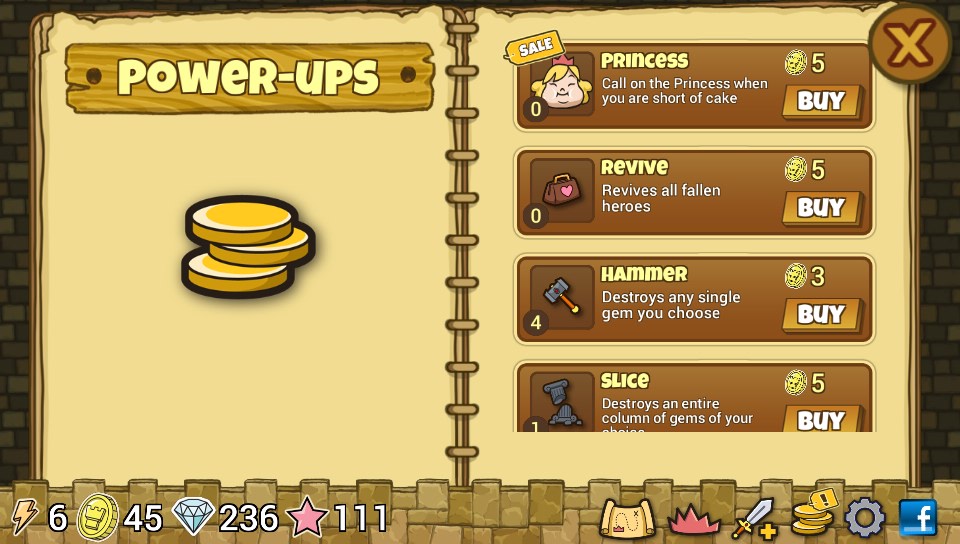Select the Princess portrait icon
The width and height of the screenshot is (960, 544).
pyautogui.click(x=561, y=85)
